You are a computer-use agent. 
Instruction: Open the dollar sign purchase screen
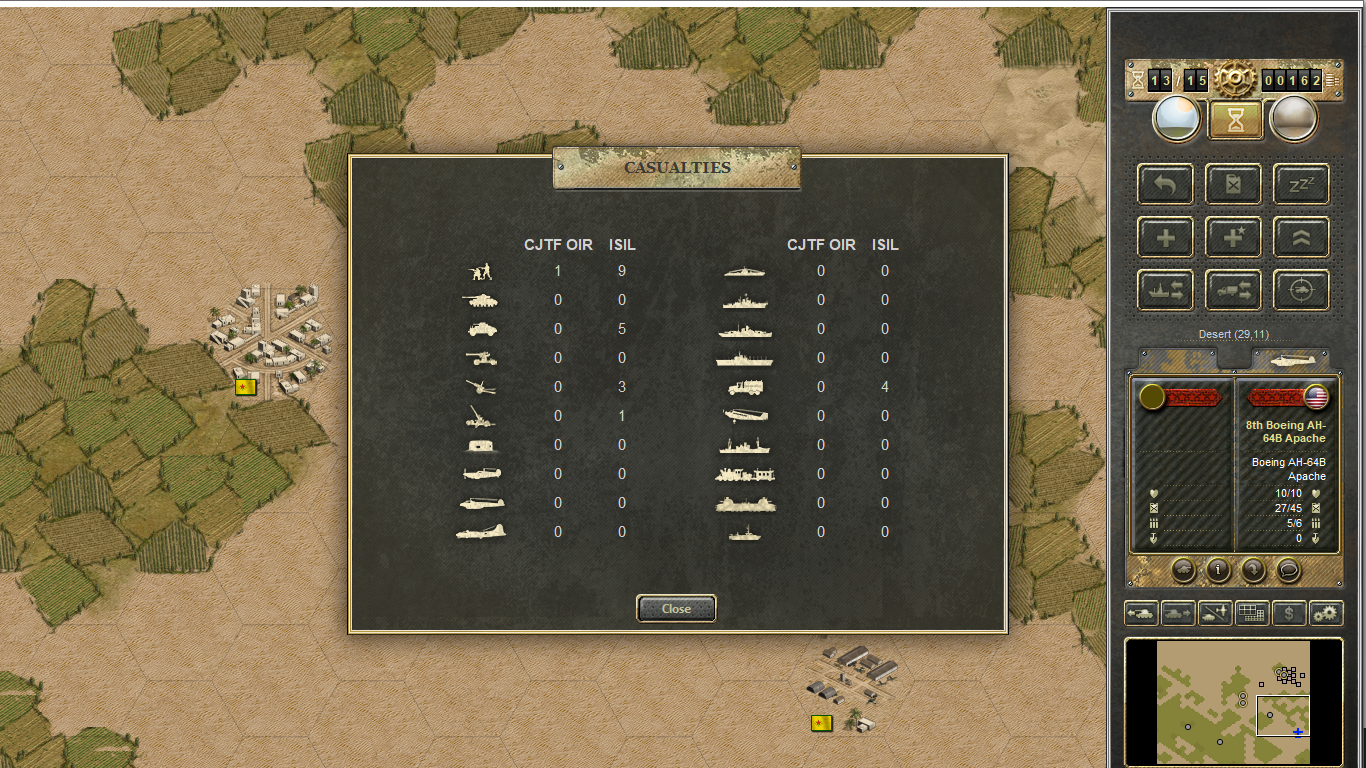(x=1289, y=613)
